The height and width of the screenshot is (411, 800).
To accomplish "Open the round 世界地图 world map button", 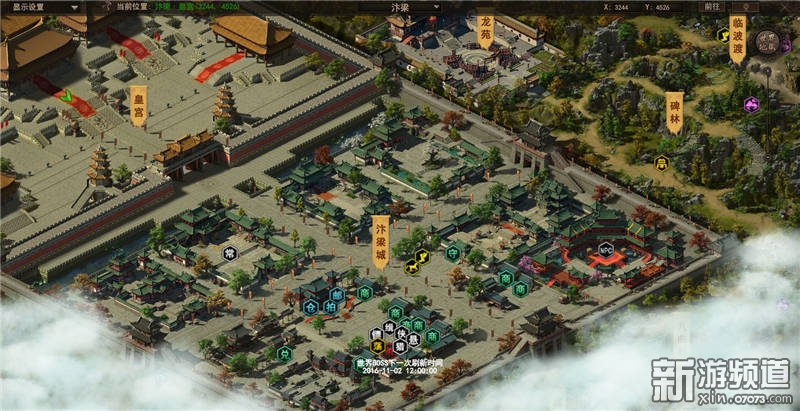I will tap(768, 41).
